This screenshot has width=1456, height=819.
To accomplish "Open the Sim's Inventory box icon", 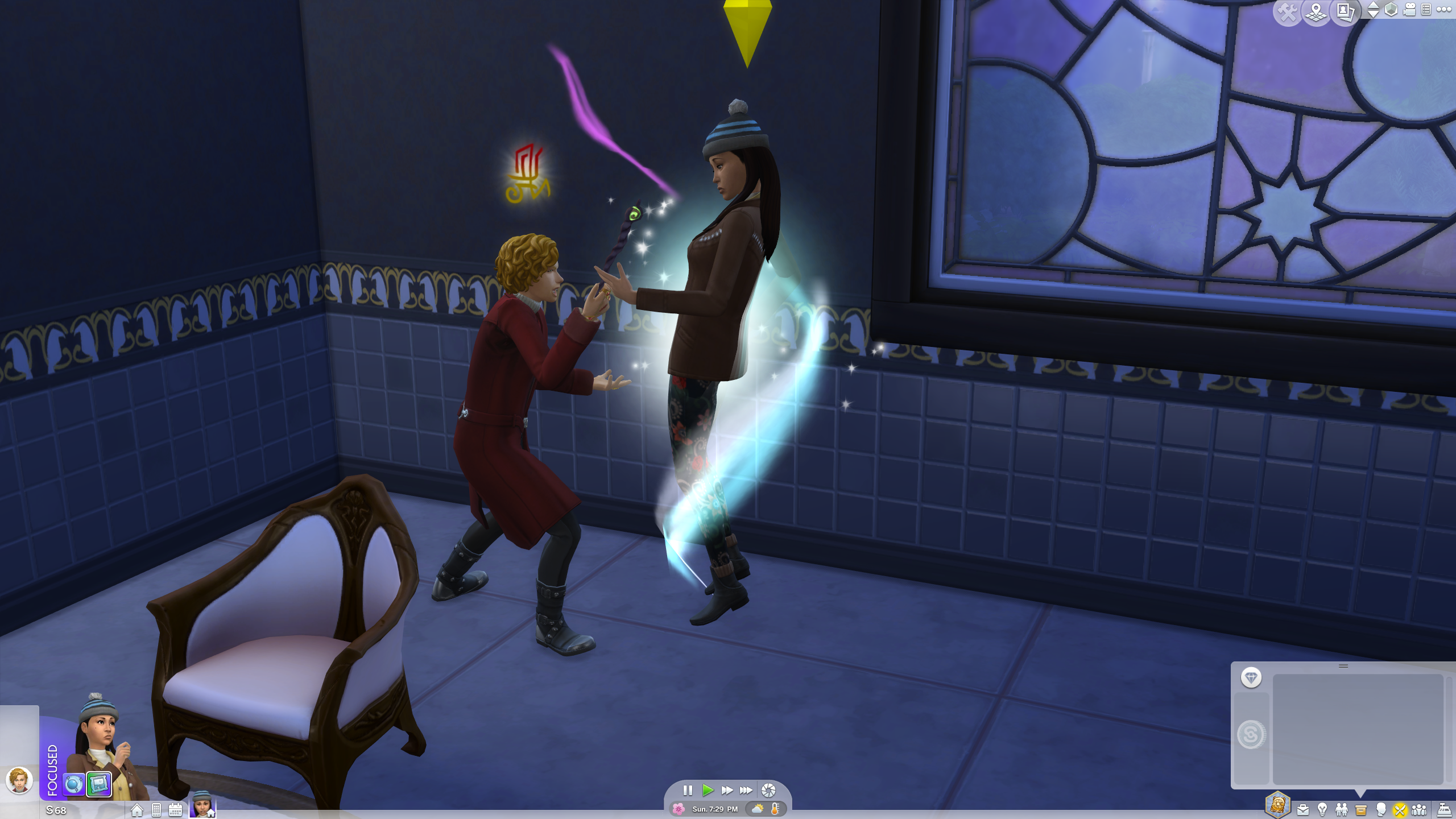I will point(1361,811).
